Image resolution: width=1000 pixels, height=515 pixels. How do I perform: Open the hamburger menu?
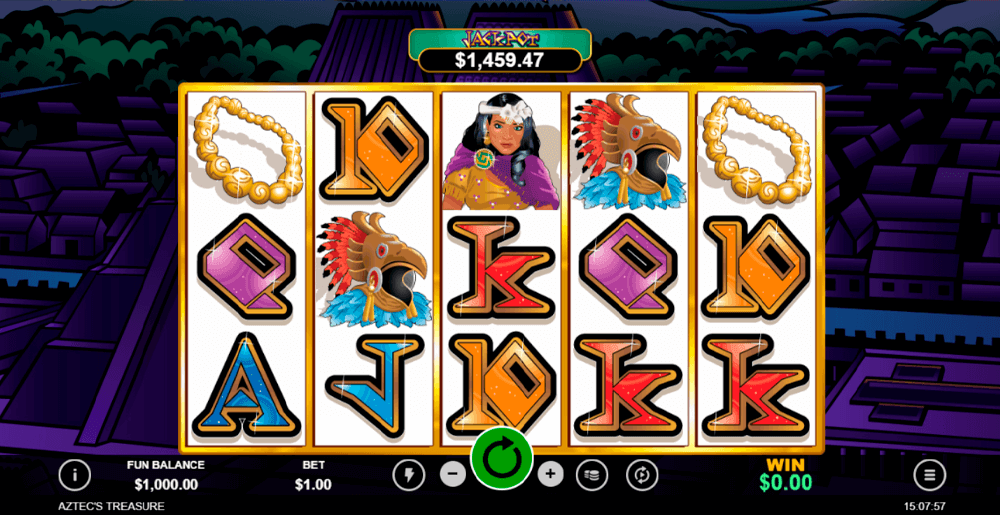click(930, 474)
